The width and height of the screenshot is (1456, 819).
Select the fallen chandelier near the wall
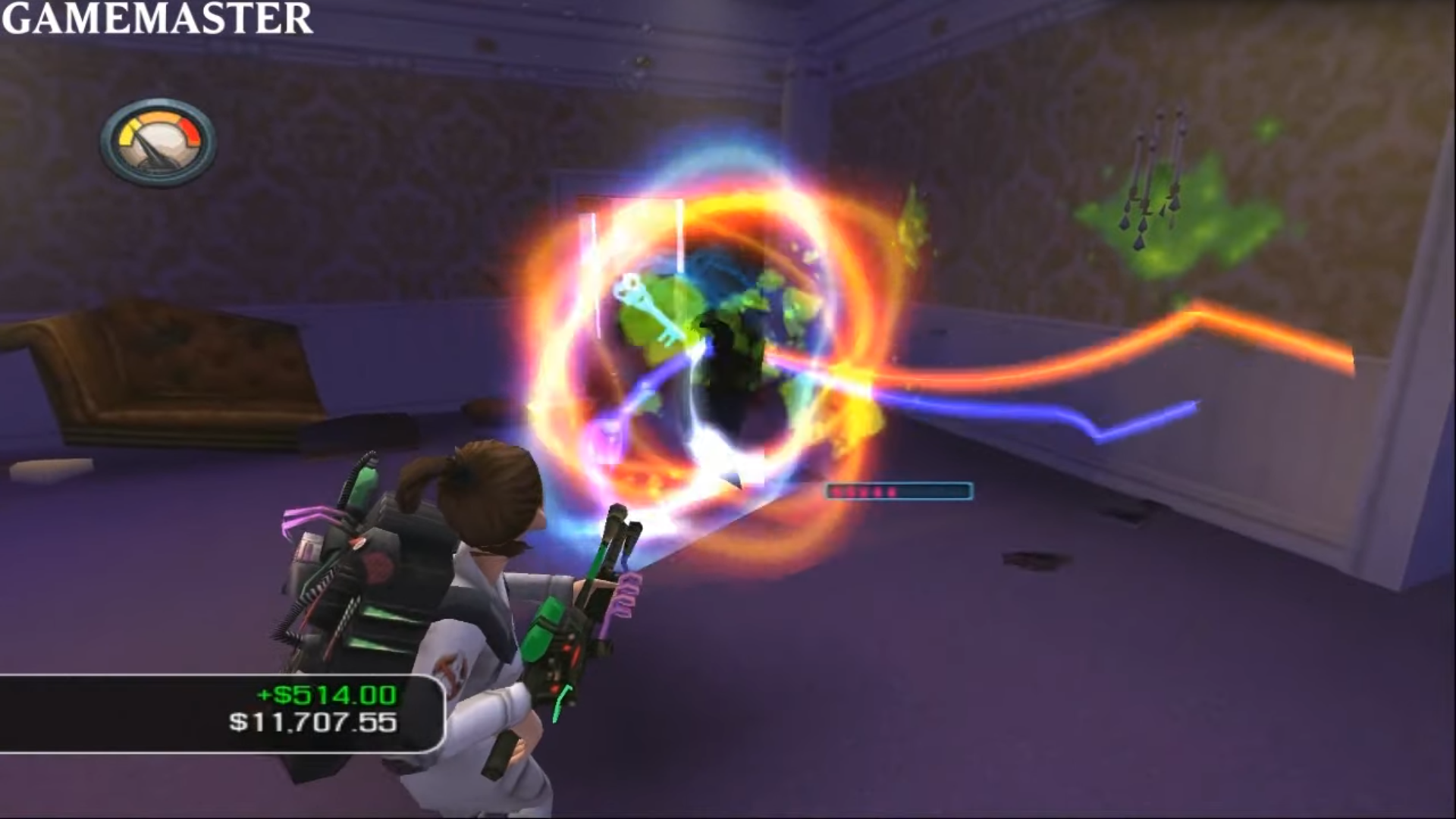point(1153,174)
